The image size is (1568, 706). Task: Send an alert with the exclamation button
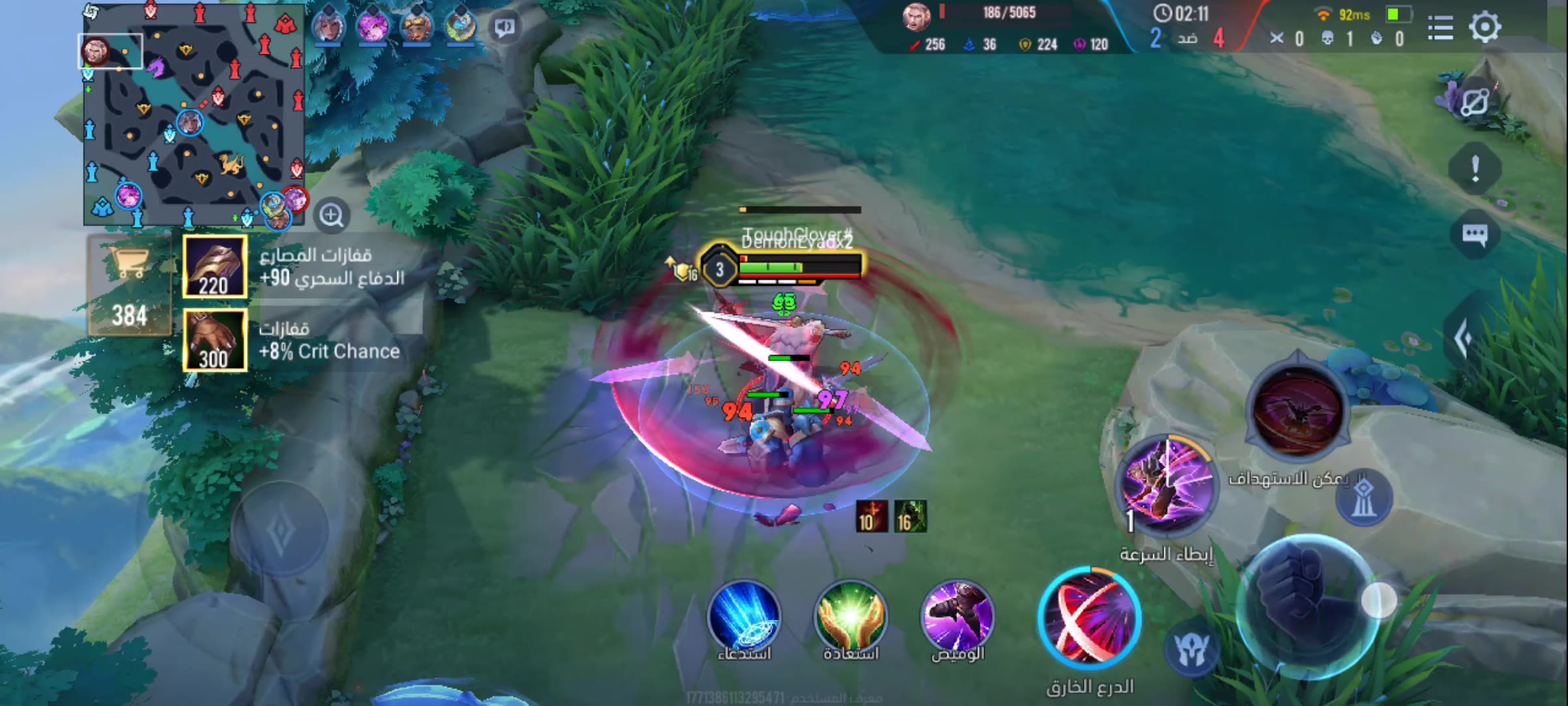(1475, 169)
